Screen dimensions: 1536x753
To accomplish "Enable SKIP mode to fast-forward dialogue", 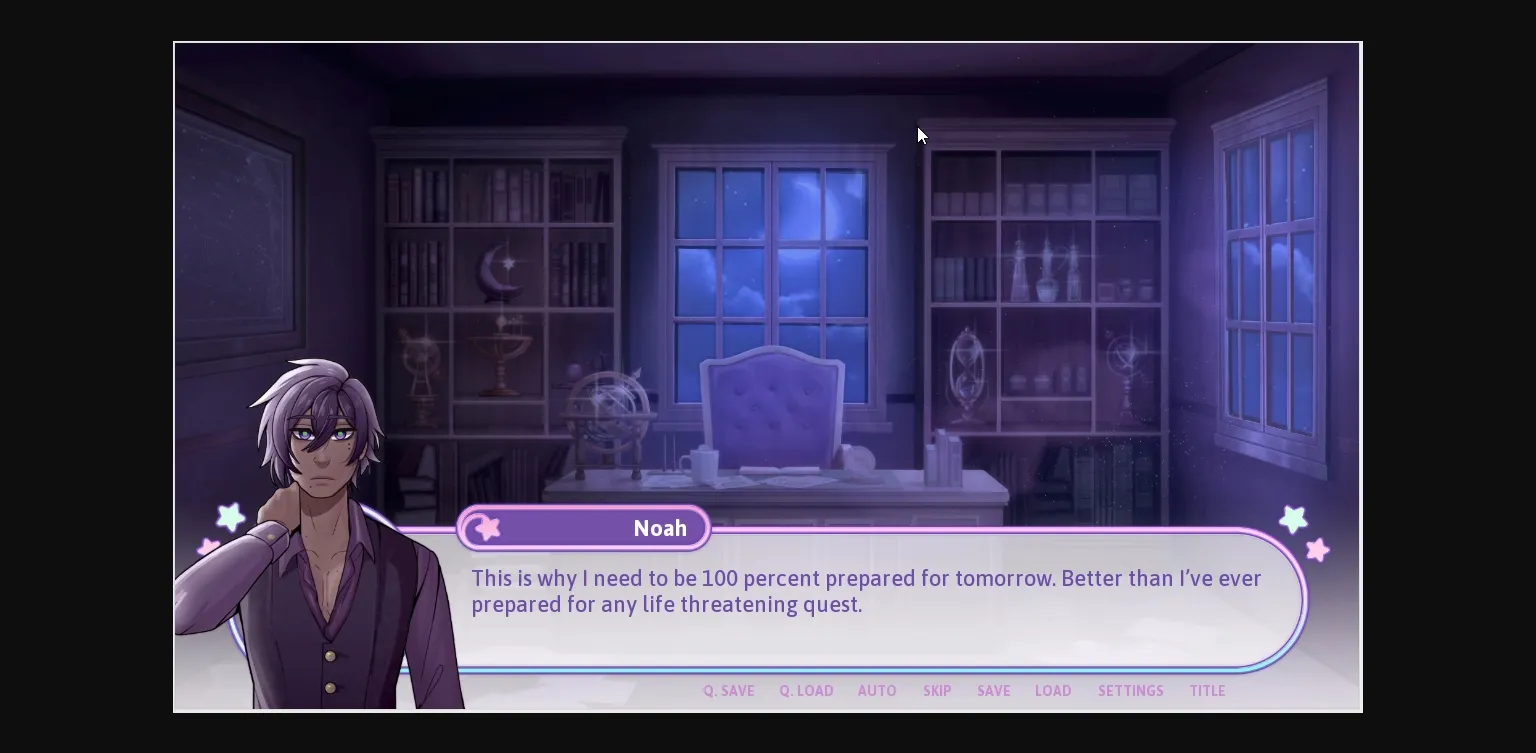I will coord(937,691).
